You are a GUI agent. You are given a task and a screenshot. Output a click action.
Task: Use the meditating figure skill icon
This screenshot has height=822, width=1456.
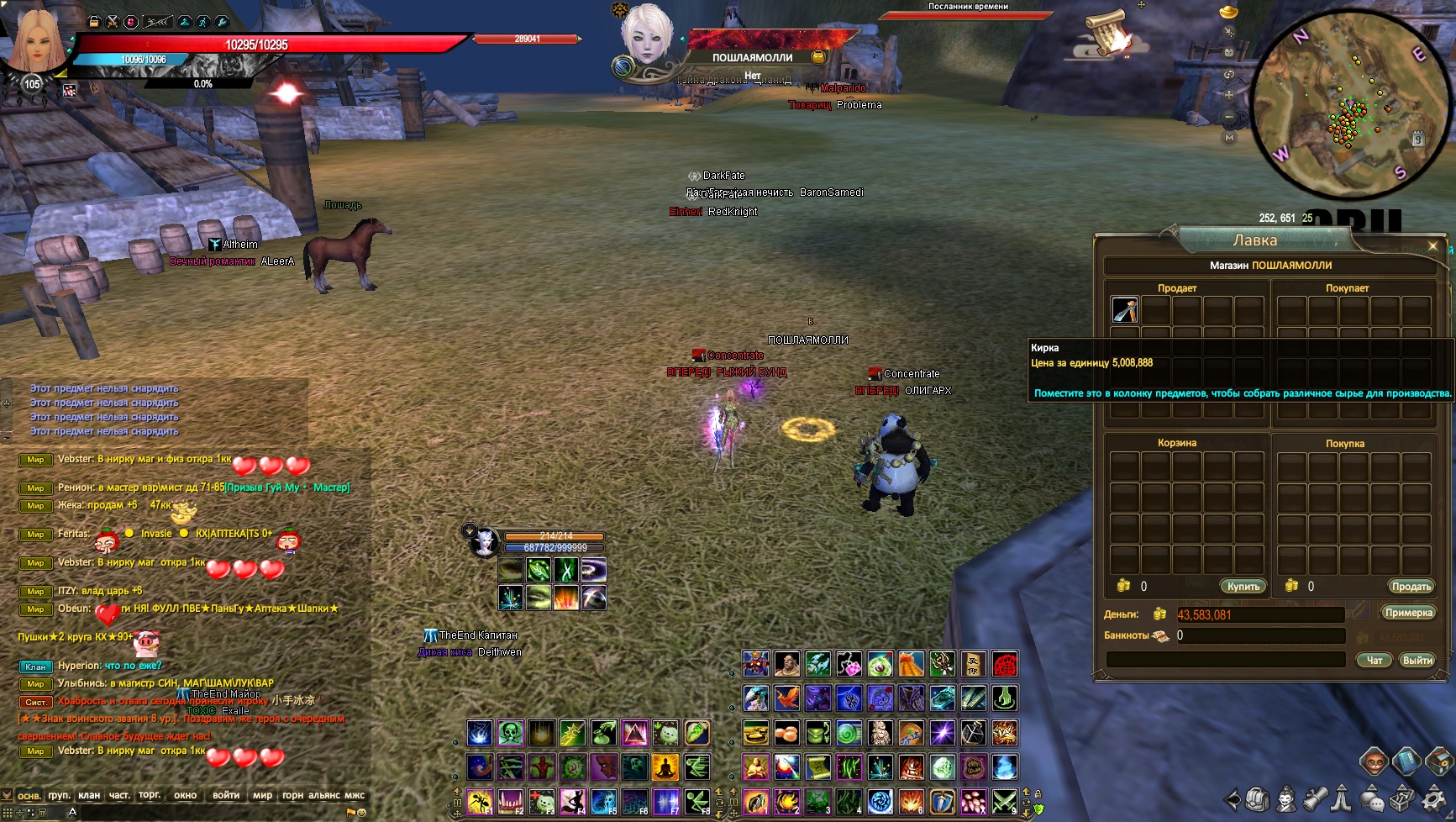tap(665, 767)
